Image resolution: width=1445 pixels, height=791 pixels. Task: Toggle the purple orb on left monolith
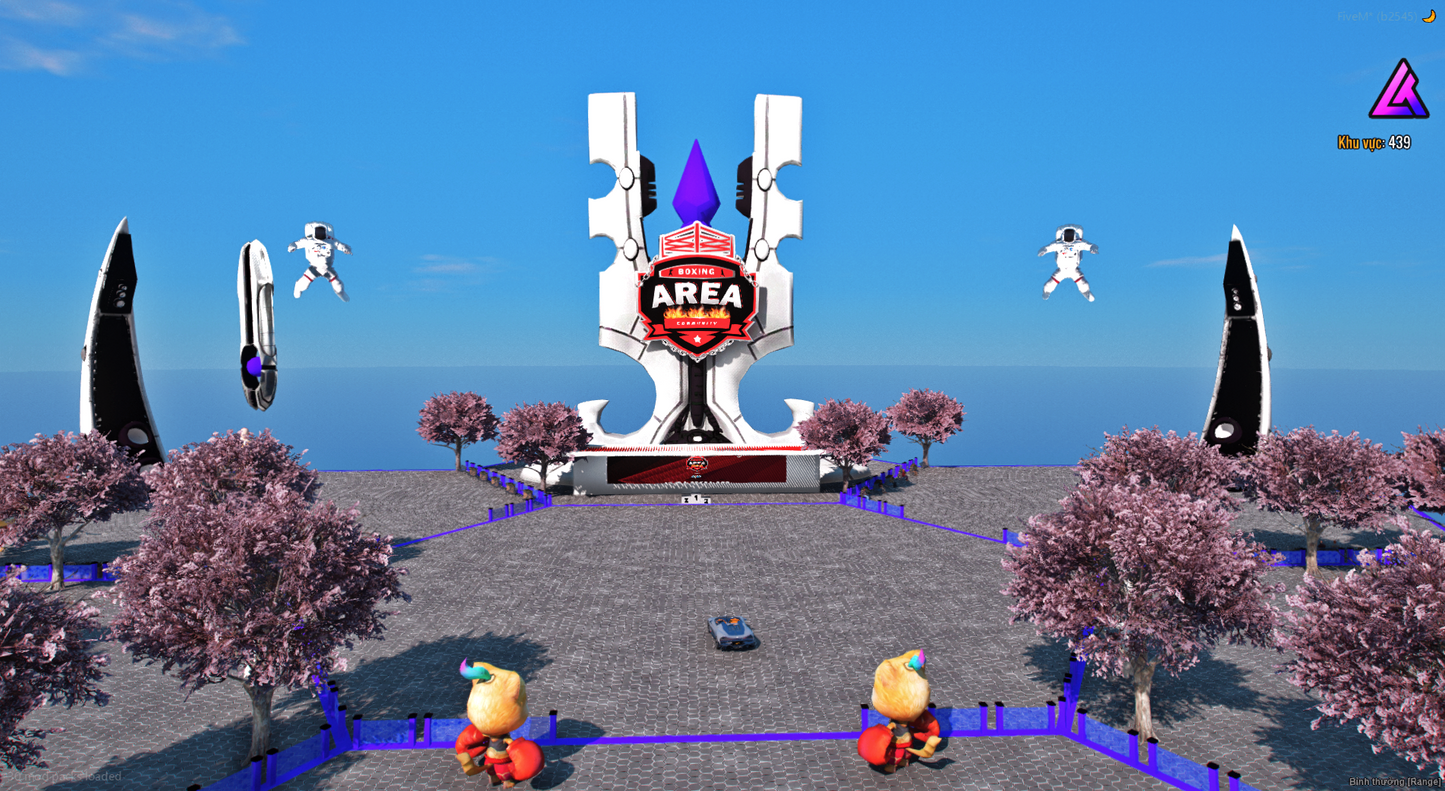[254, 364]
